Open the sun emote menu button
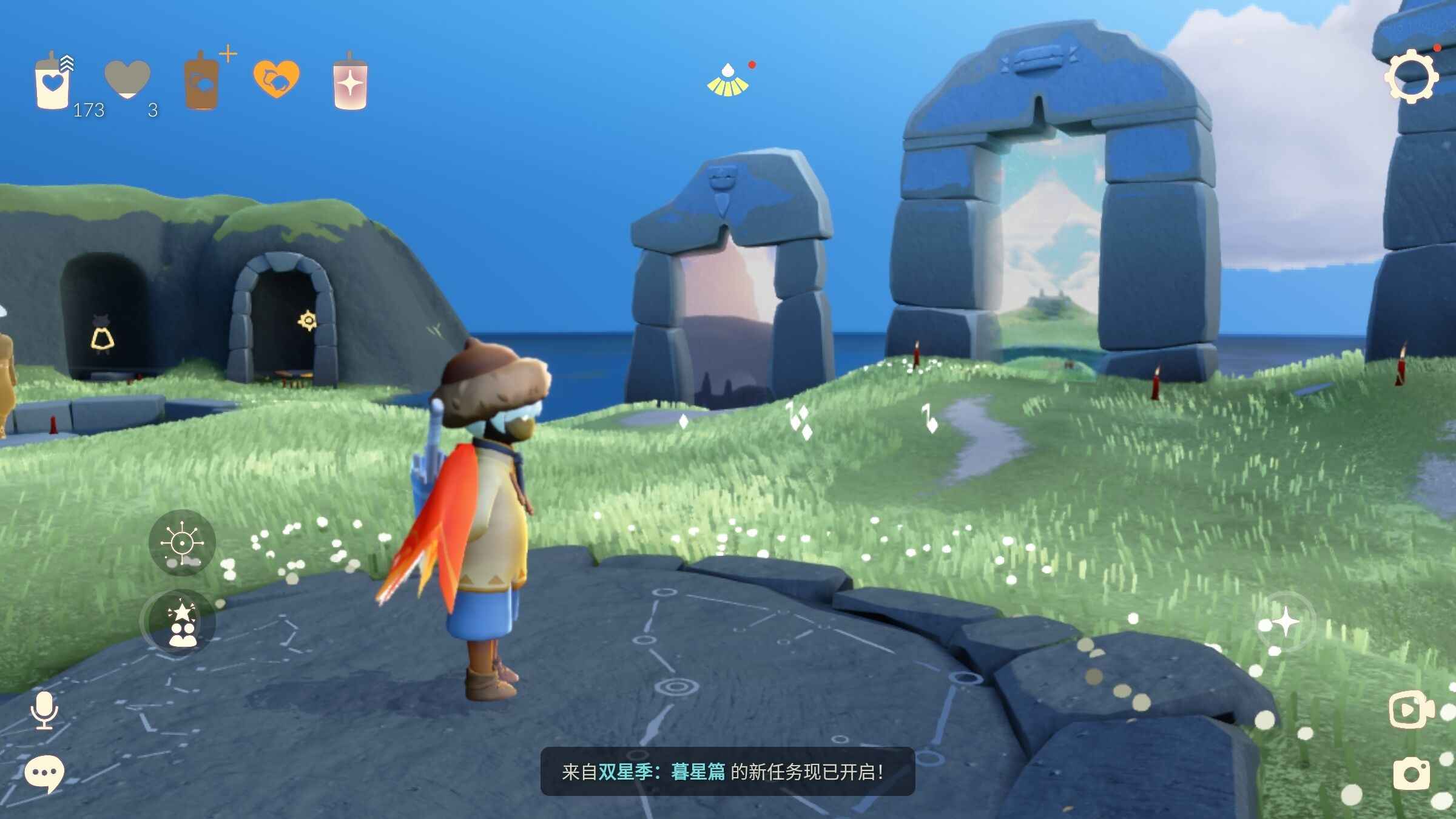1456x819 pixels. (x=182, y=542)
